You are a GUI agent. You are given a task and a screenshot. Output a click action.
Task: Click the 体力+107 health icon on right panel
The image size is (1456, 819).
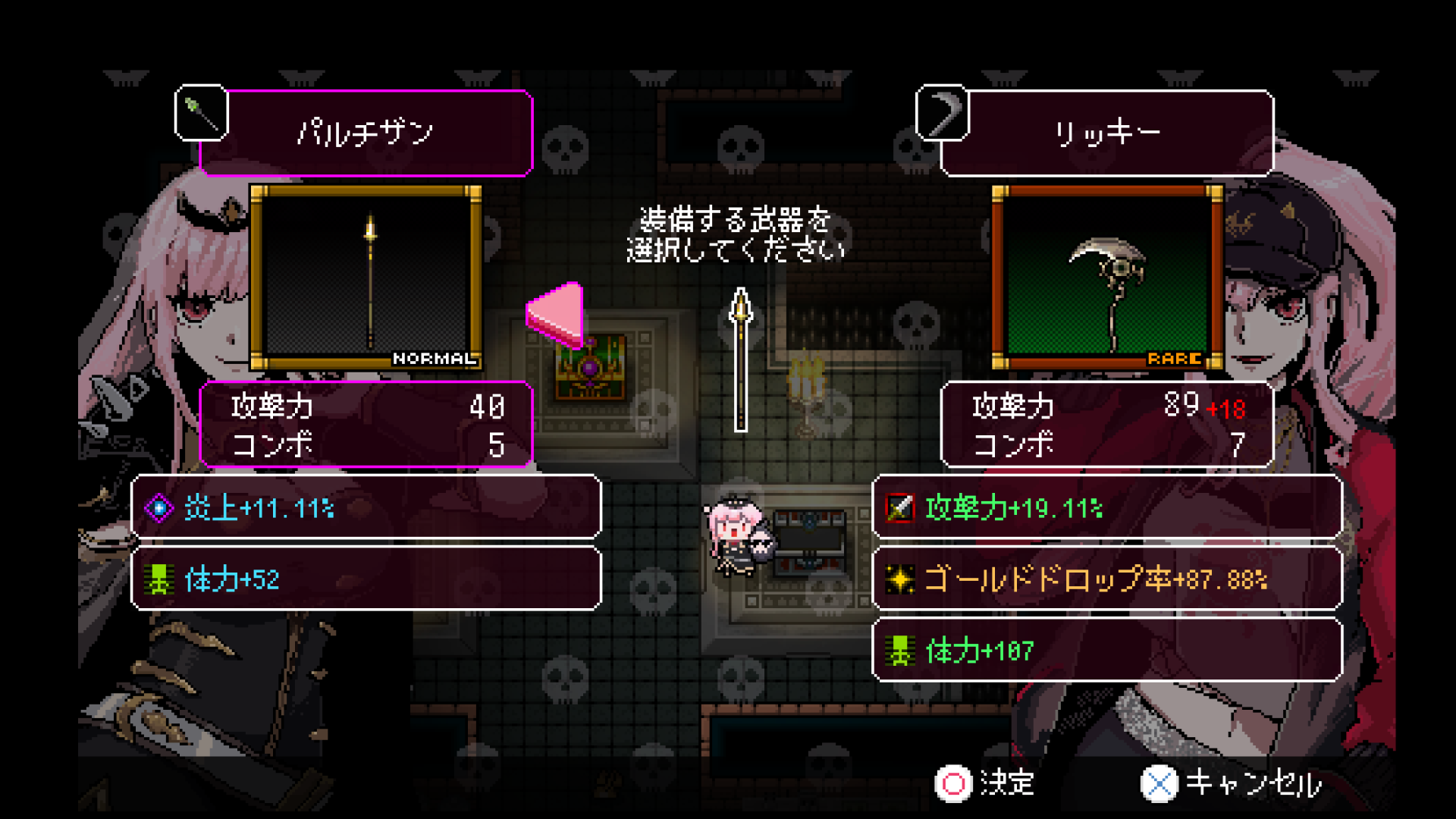899,650
